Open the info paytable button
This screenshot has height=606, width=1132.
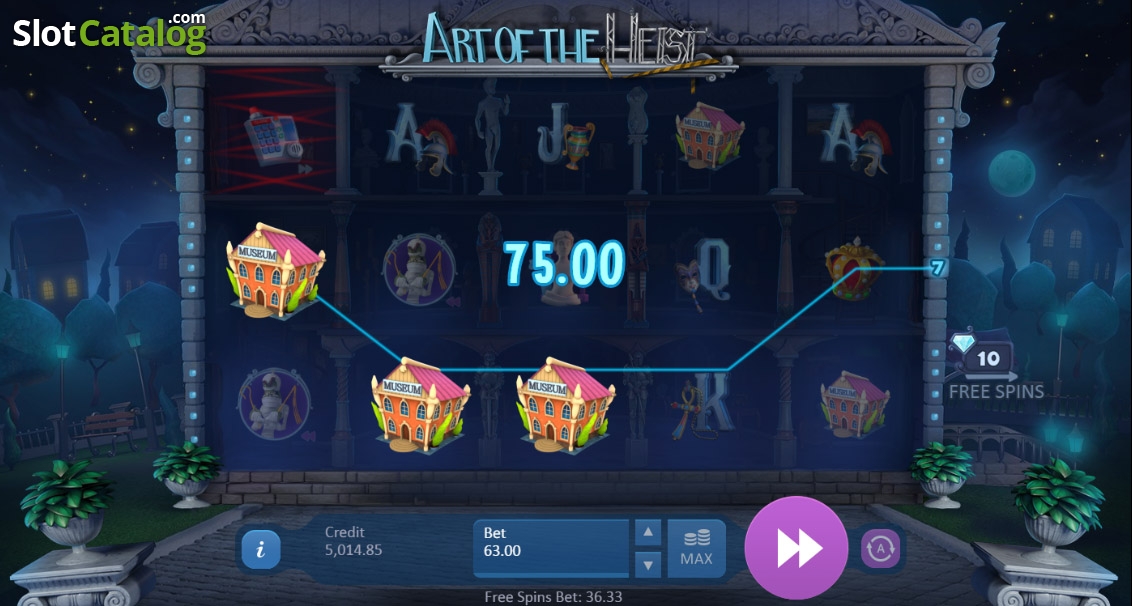coord(261,548)
